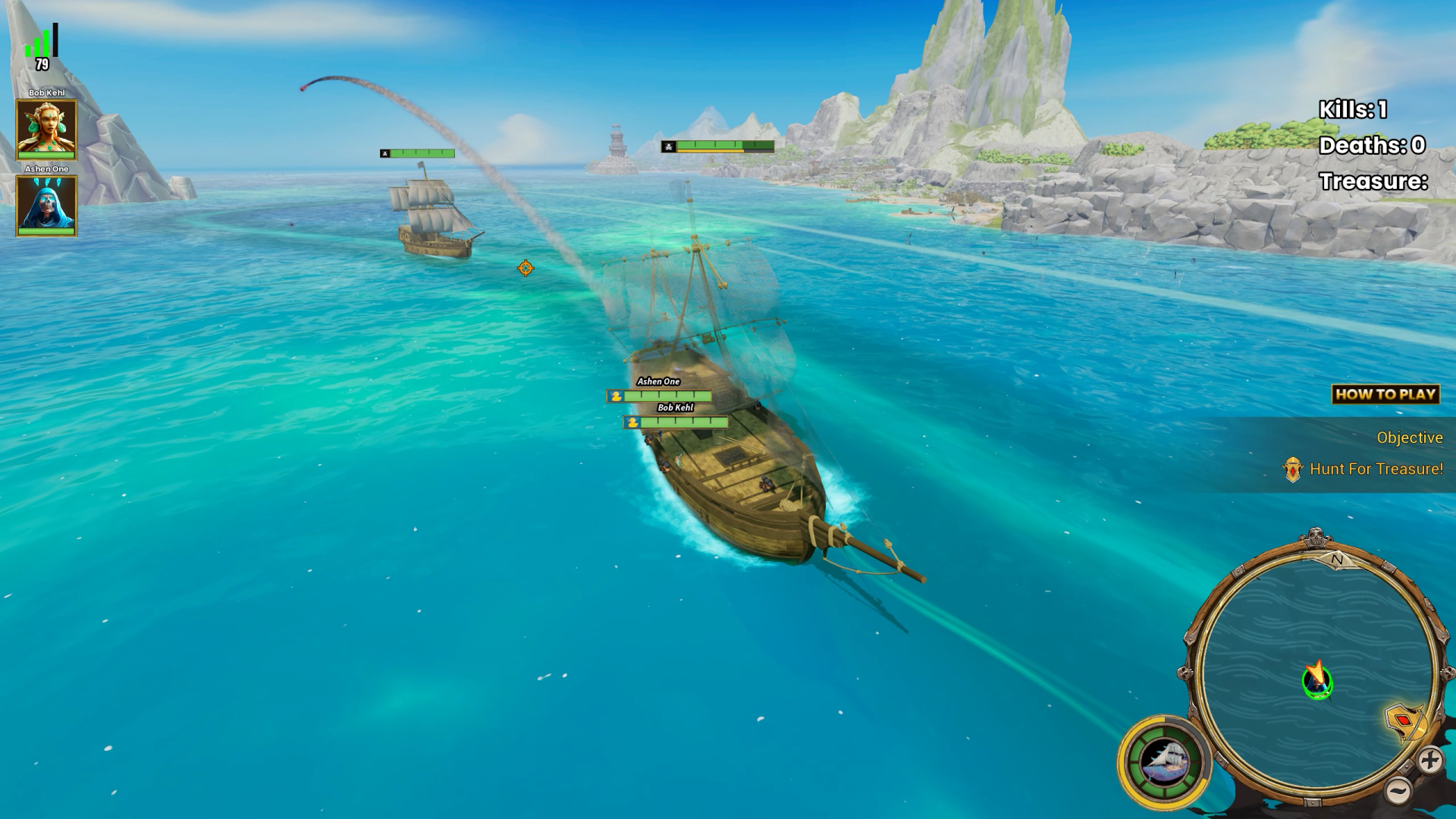Click the duck icon beside Bob Kehl's health bar
This screenshot has height=819, width=1456.
click(631, 423)
